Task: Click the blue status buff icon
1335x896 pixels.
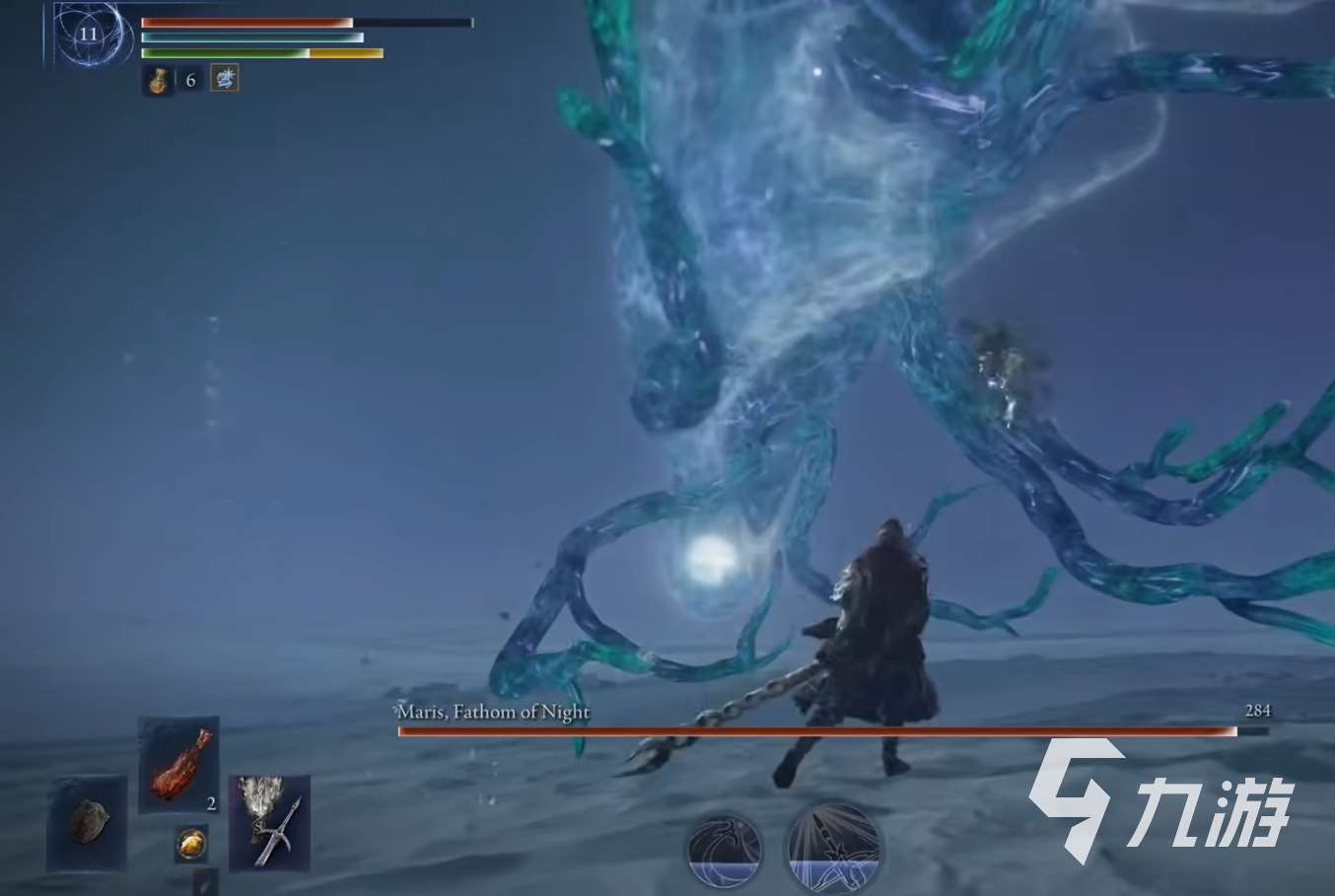Action: pyautogui.click(x=225, y=79)
